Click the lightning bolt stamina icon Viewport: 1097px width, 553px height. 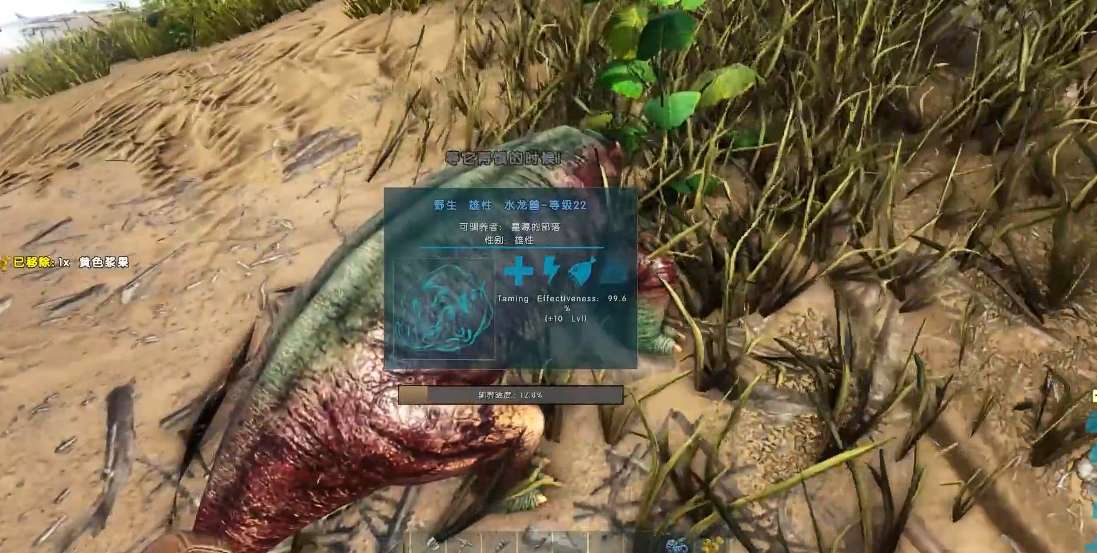pyautogui.click(x=551, y=271)
